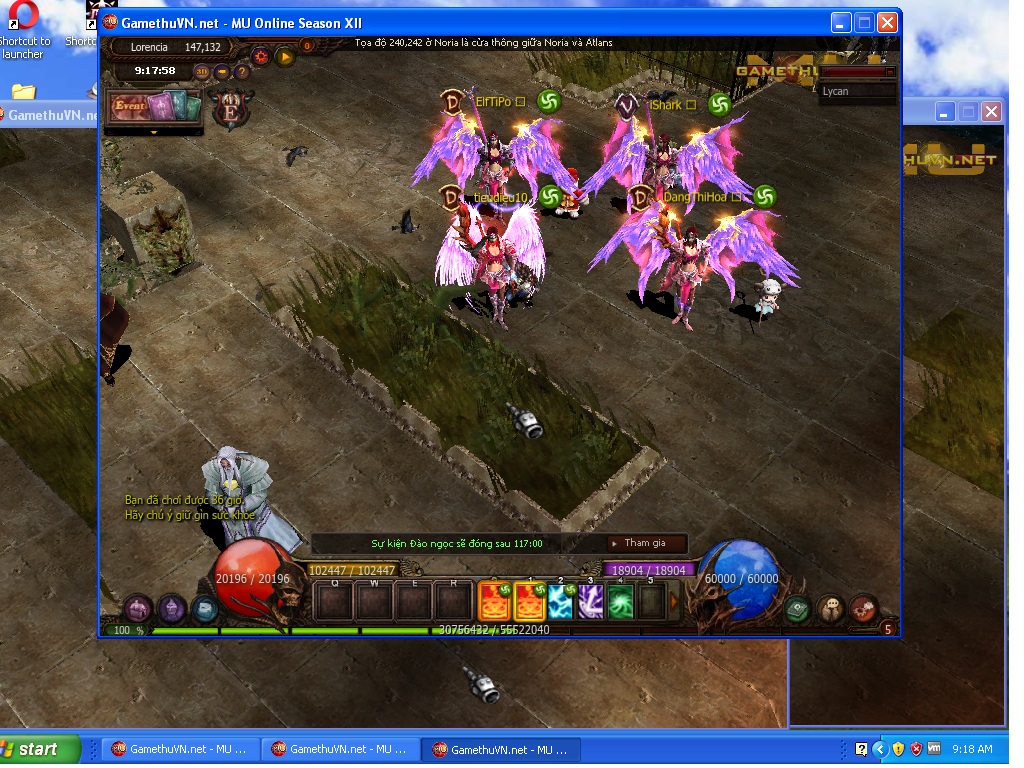This screenshot has height=768, width=1024.
Task: Minimize the party panel with the red button
Action: pyautogui.click(x=890, y=72)
